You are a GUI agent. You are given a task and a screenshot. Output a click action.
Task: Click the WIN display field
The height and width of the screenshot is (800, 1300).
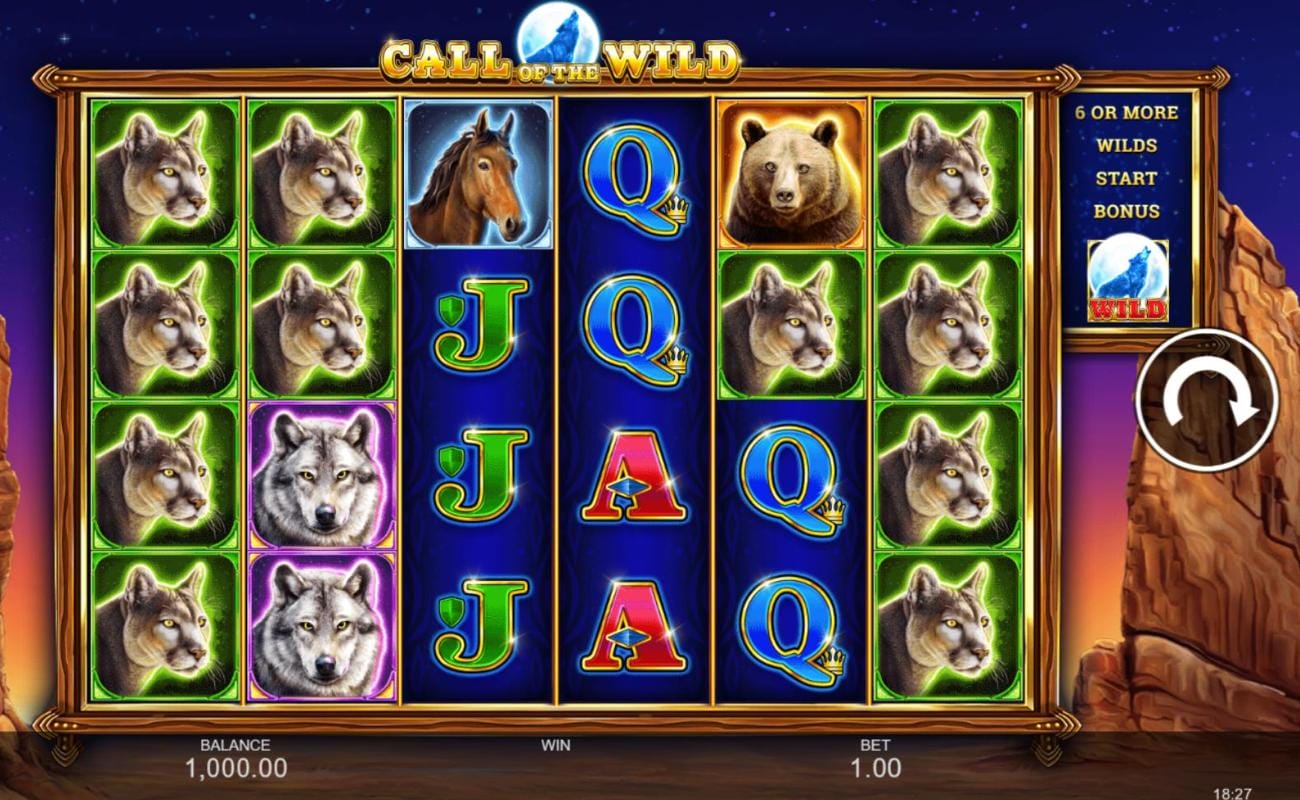pyautogui.click(x=554, y=752)
